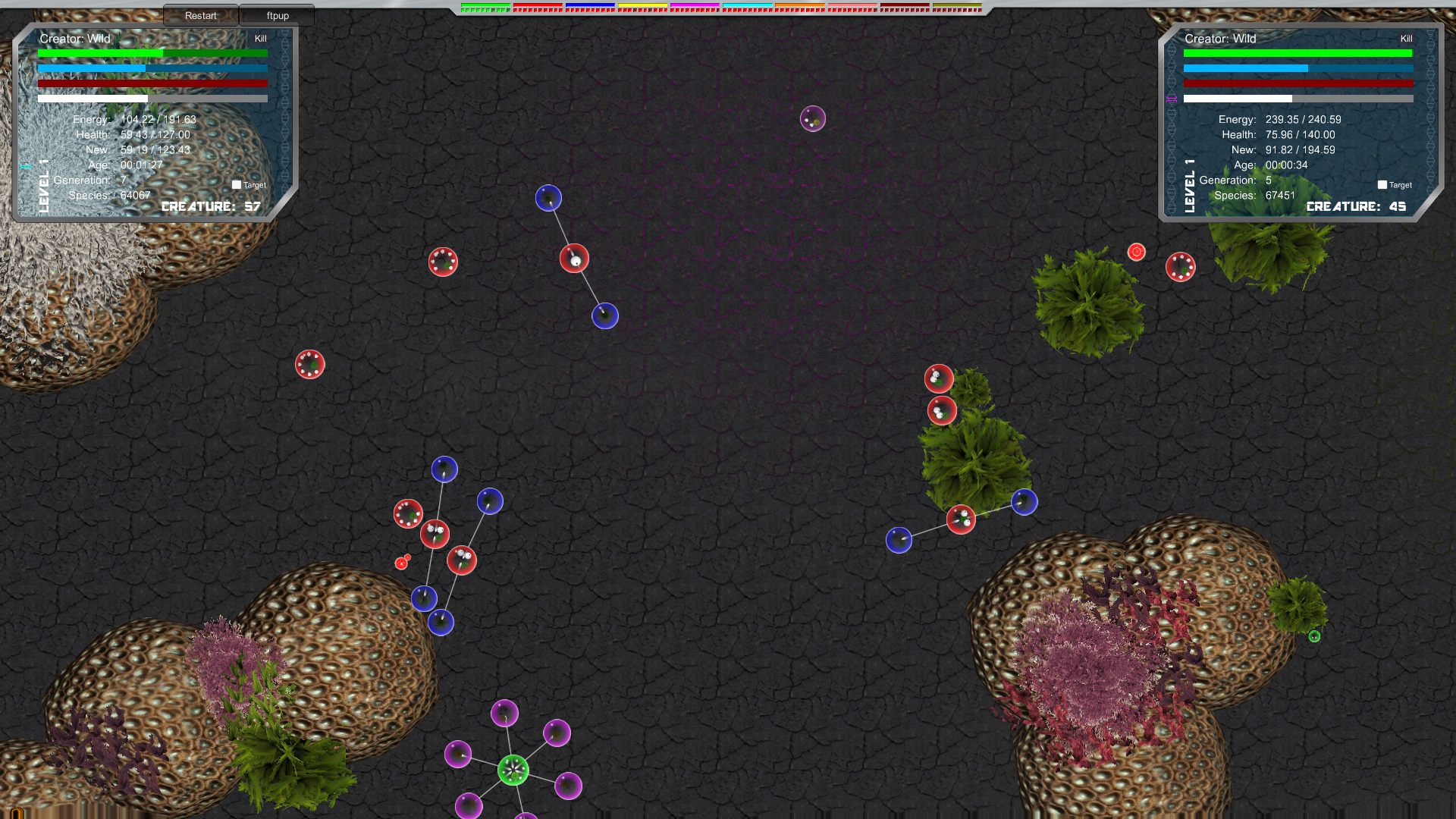
Task: Select the green star-shaped creature at bottom center
Action: pos(514,770)
